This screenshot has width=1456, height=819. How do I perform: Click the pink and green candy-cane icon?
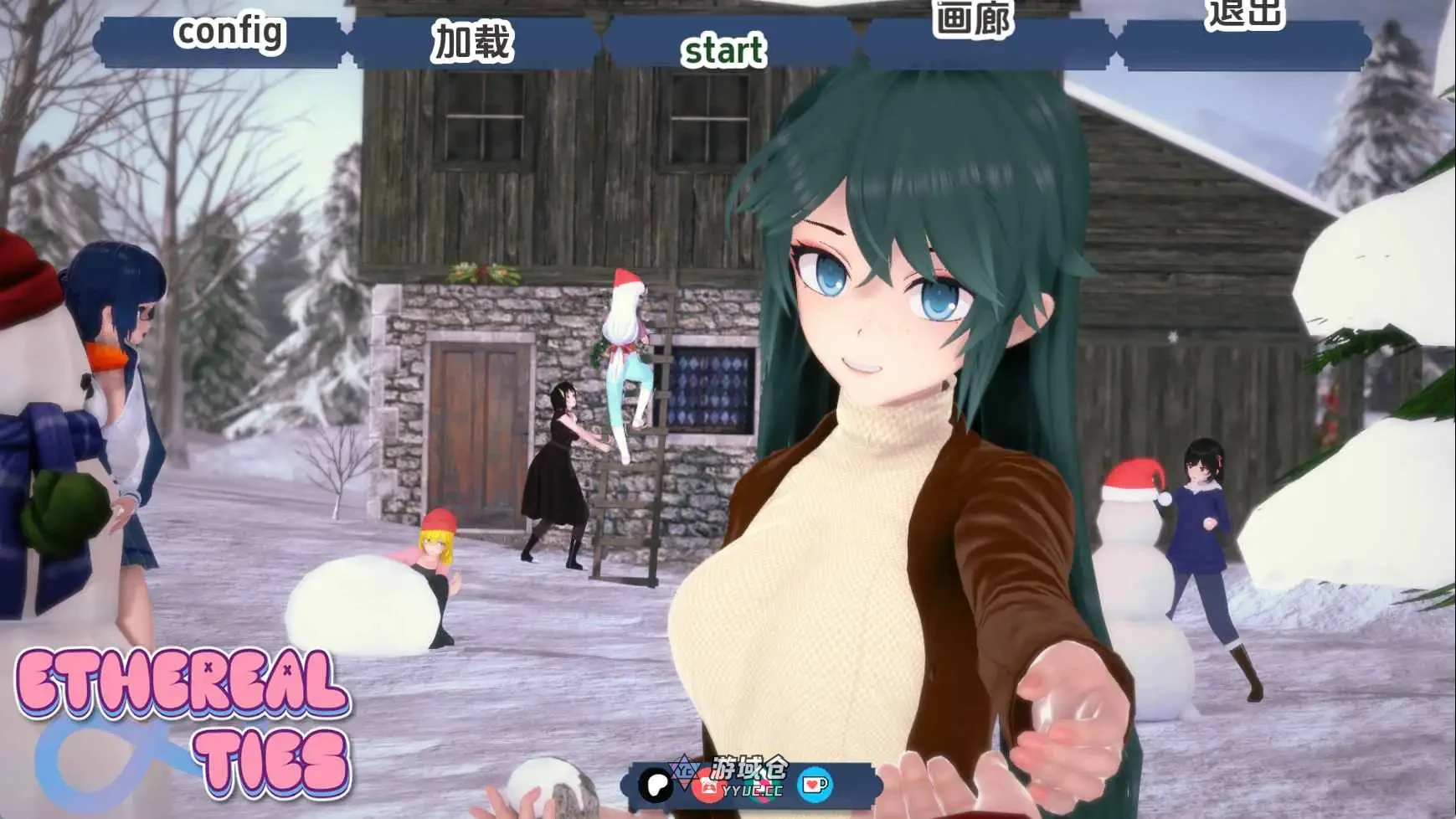point(762,789)
